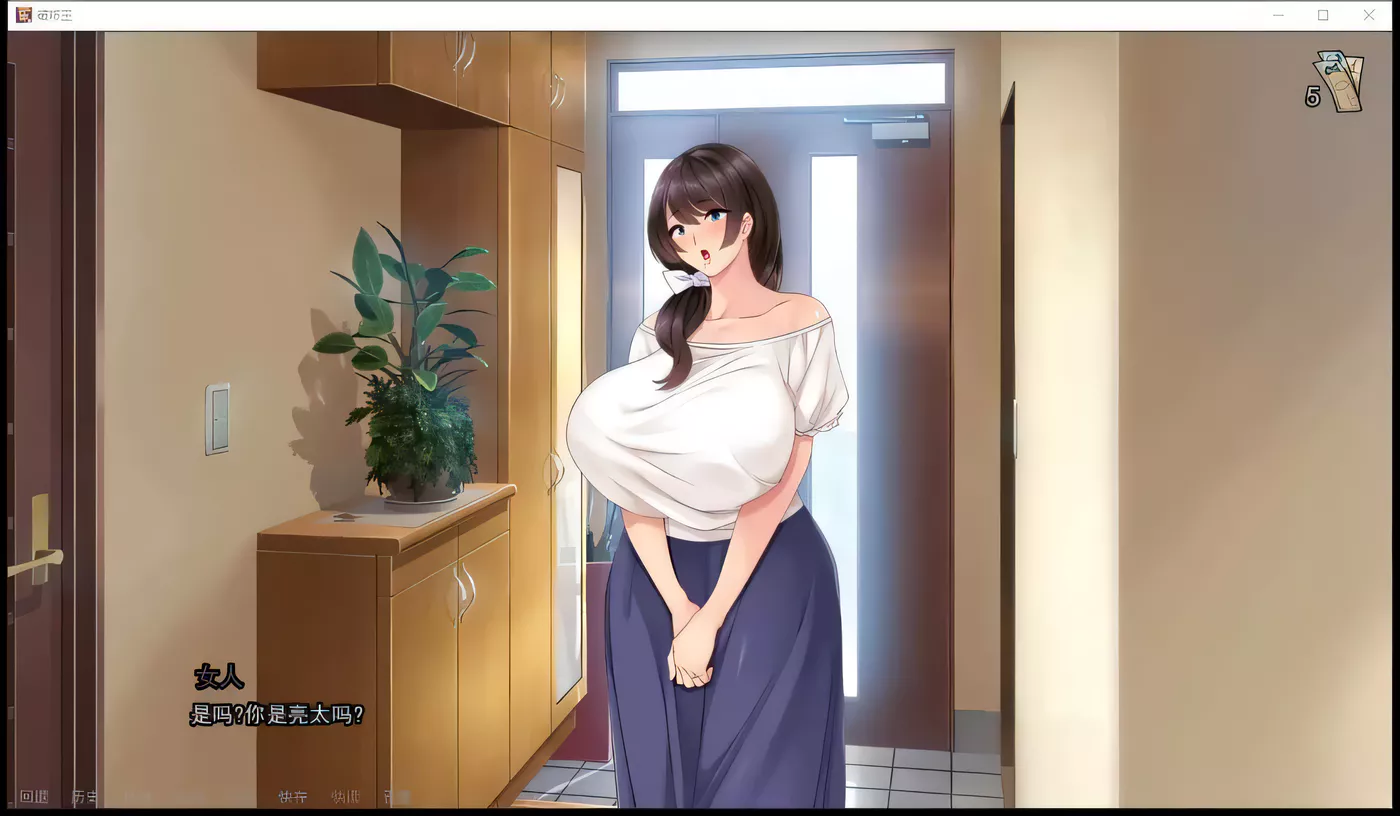Viewport: 1400px width, 816px height.
Task: Maximize the game window
Action: (1323, 15)
